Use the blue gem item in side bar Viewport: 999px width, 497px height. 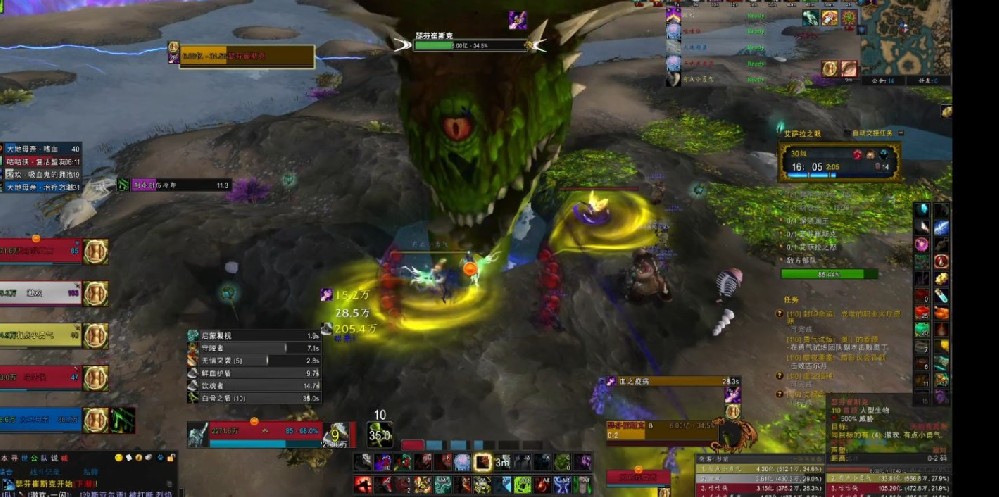click(x=920, y=209)
